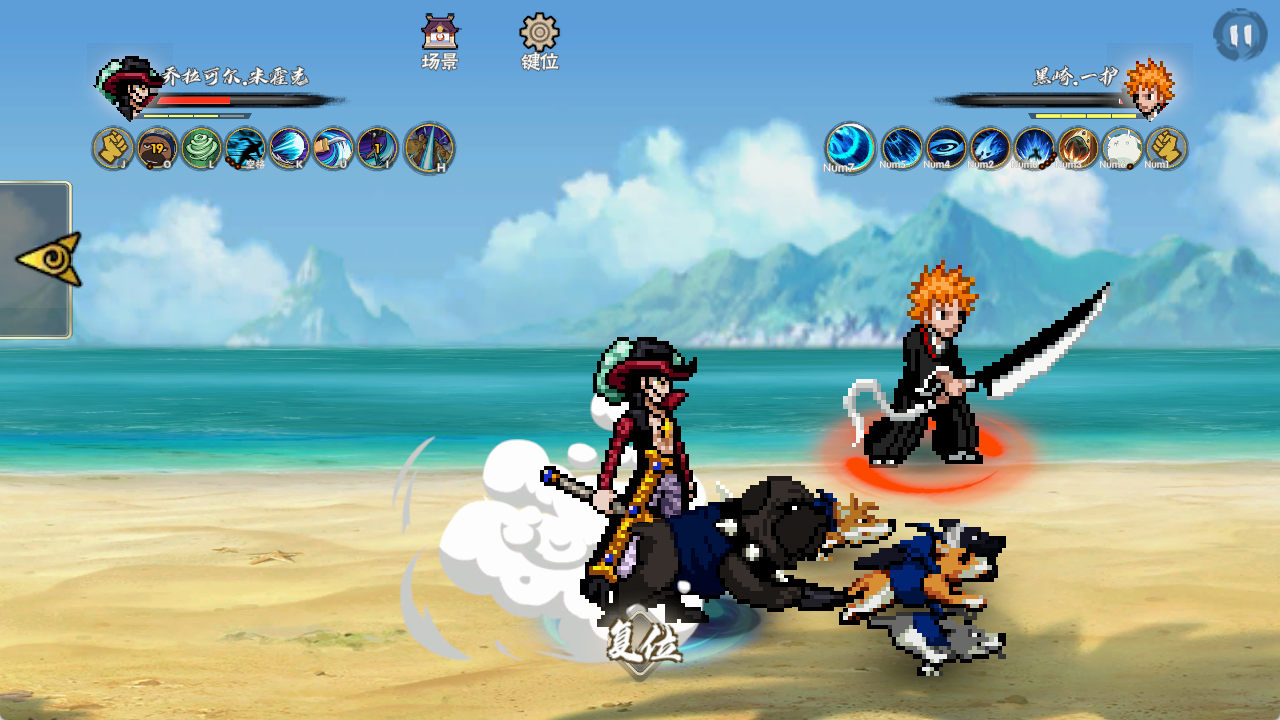Image resolution: width=1280 pixels, height=720 pixels.
Task: Trigger Mihawk's dash silhouette skill
Action: point(245,148)
